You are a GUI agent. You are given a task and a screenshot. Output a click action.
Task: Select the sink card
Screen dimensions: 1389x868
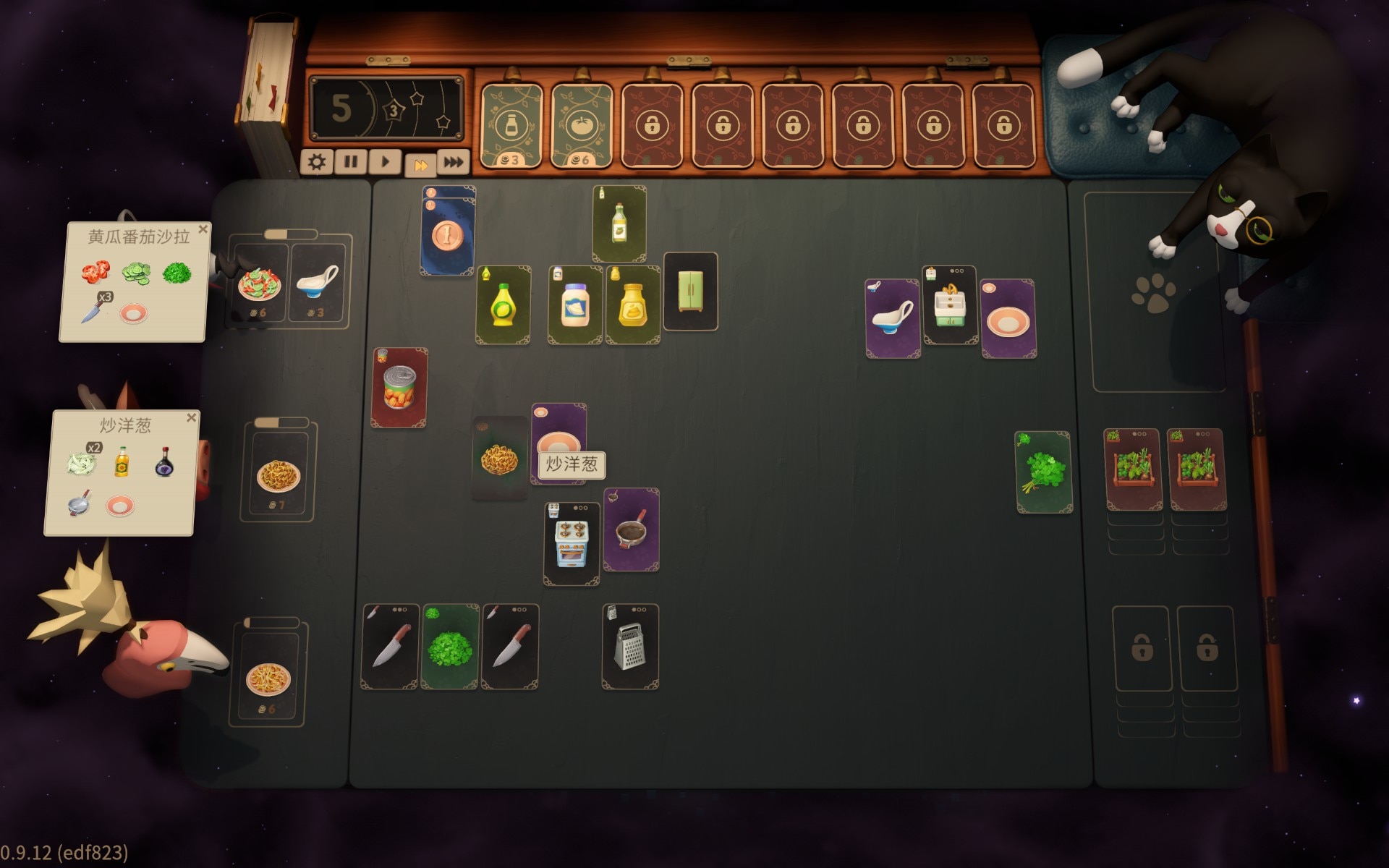point(950,305)
